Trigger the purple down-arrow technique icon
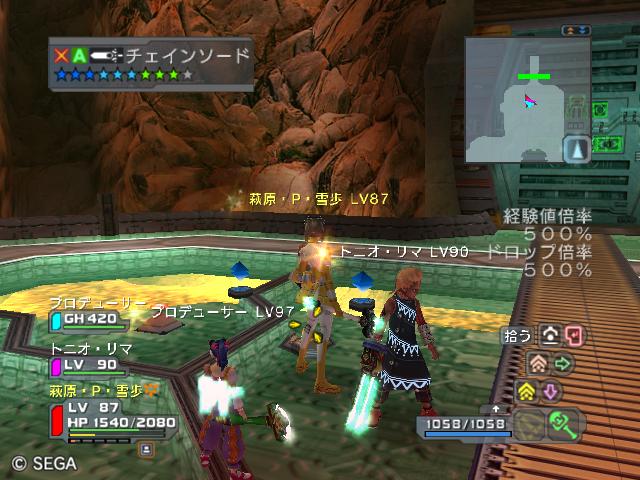This screenshot has width=640, height=480. [x=551, y=390]
